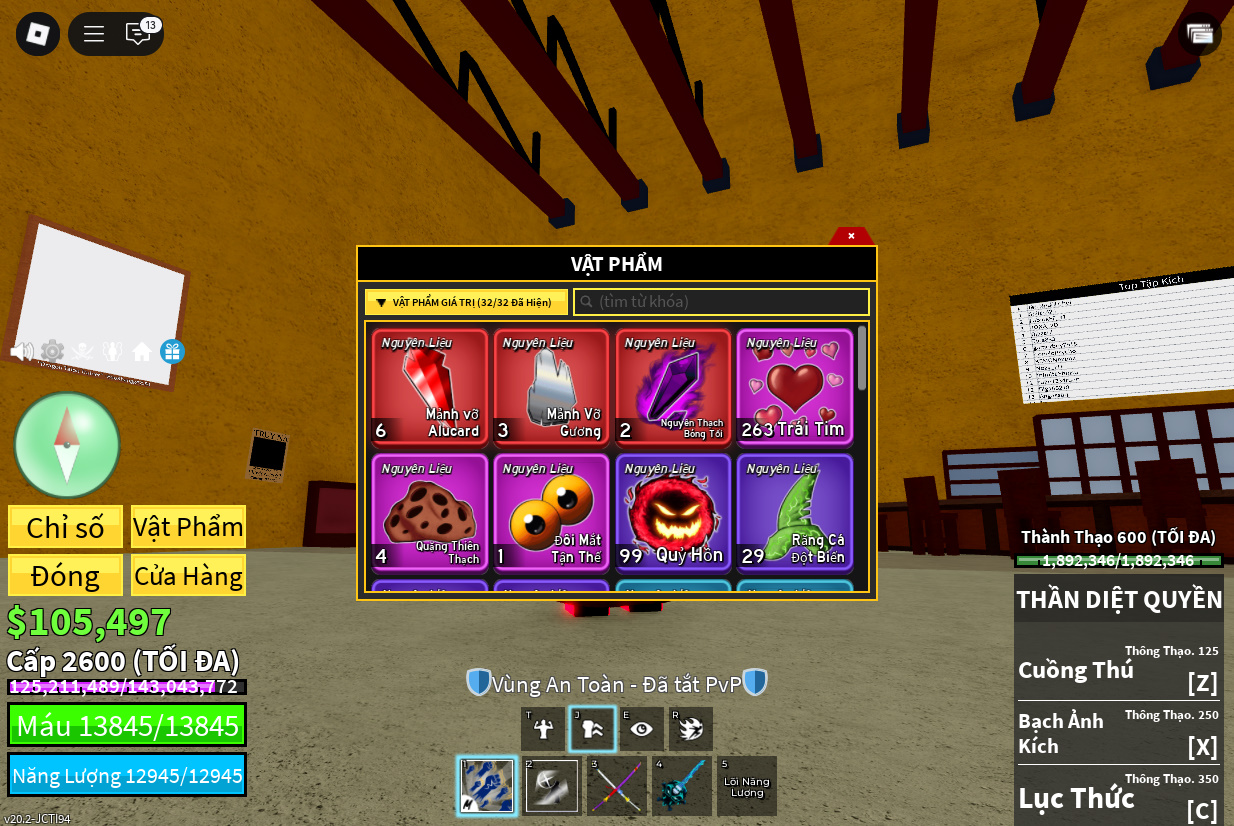Choose the Nguyên Thạch Bóng Tối crystal
Viewport: 1234px width, 826px height.
pos(673,386)
